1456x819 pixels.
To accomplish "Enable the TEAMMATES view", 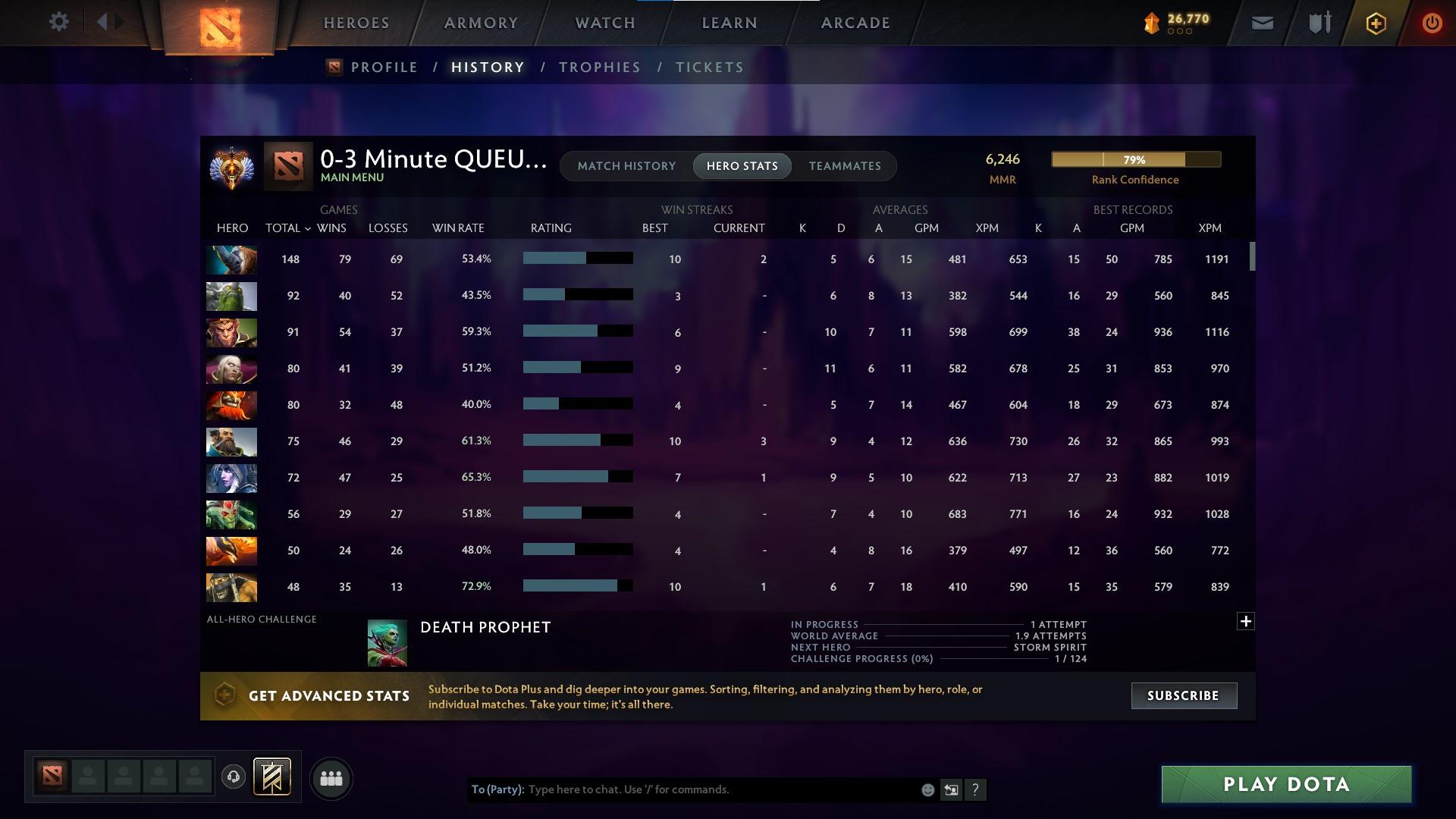I will coord(845,165).
